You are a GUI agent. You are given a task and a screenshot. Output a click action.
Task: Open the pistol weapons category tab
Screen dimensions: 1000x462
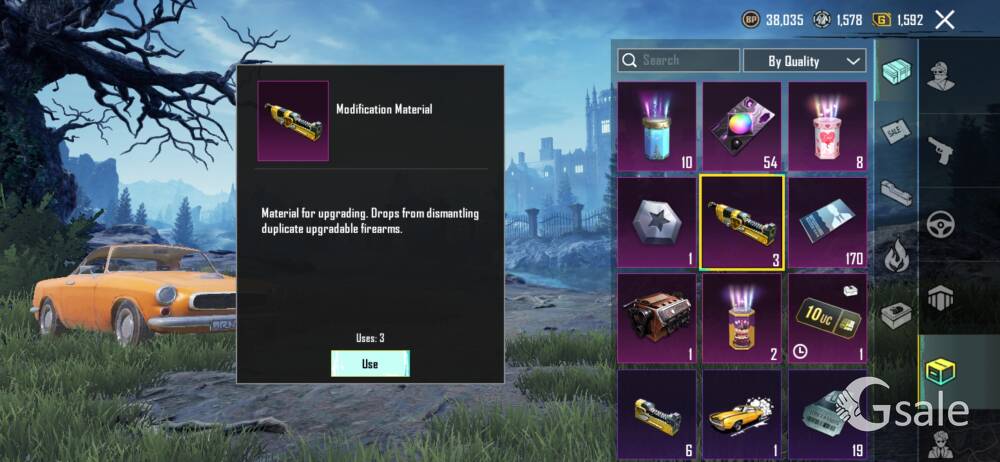[941, 150]
